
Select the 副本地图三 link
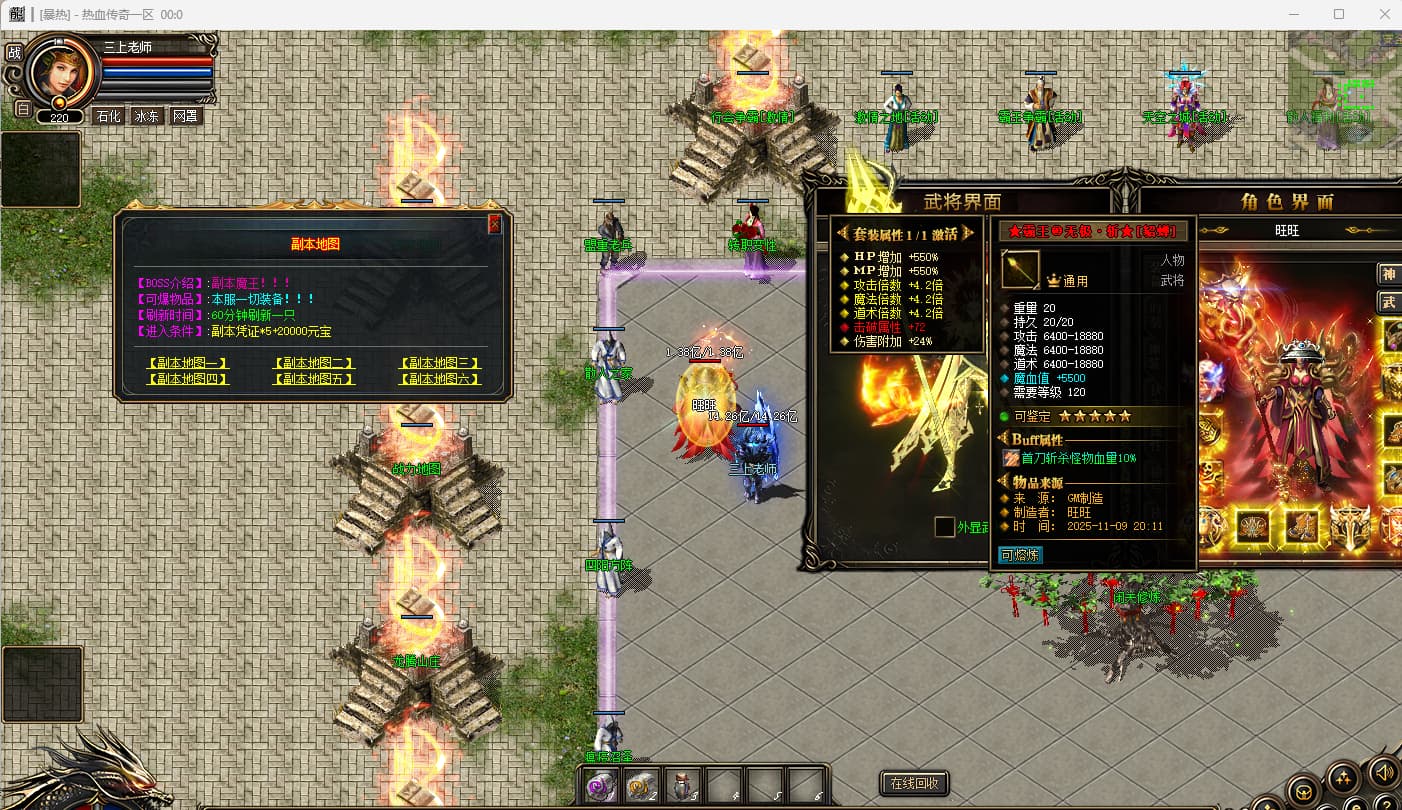[x=440, y=364]
